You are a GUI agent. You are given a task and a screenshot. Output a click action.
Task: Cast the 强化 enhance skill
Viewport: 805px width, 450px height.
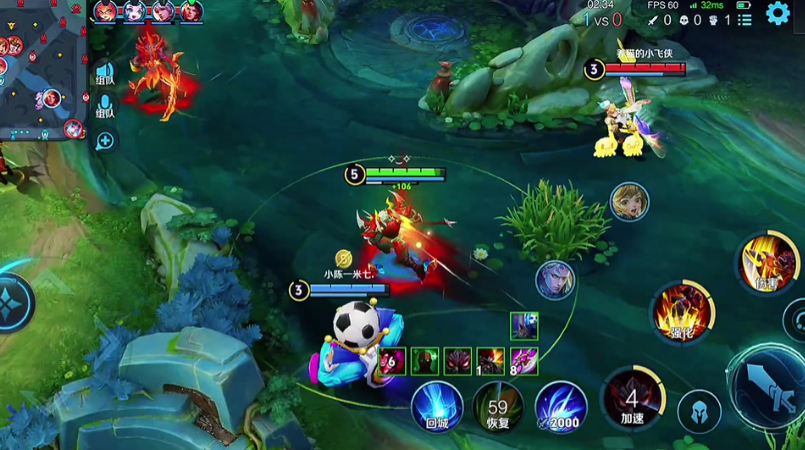point(682,310)
